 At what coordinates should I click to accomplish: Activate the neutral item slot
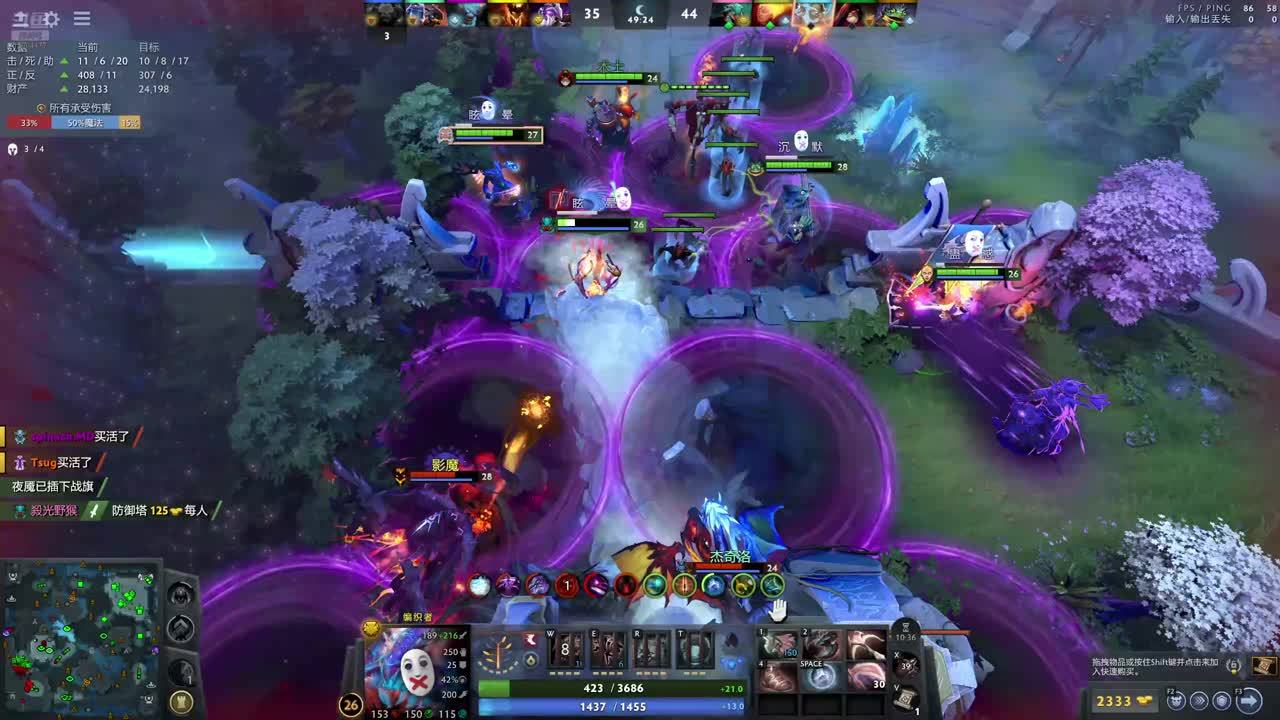point(906,665)
